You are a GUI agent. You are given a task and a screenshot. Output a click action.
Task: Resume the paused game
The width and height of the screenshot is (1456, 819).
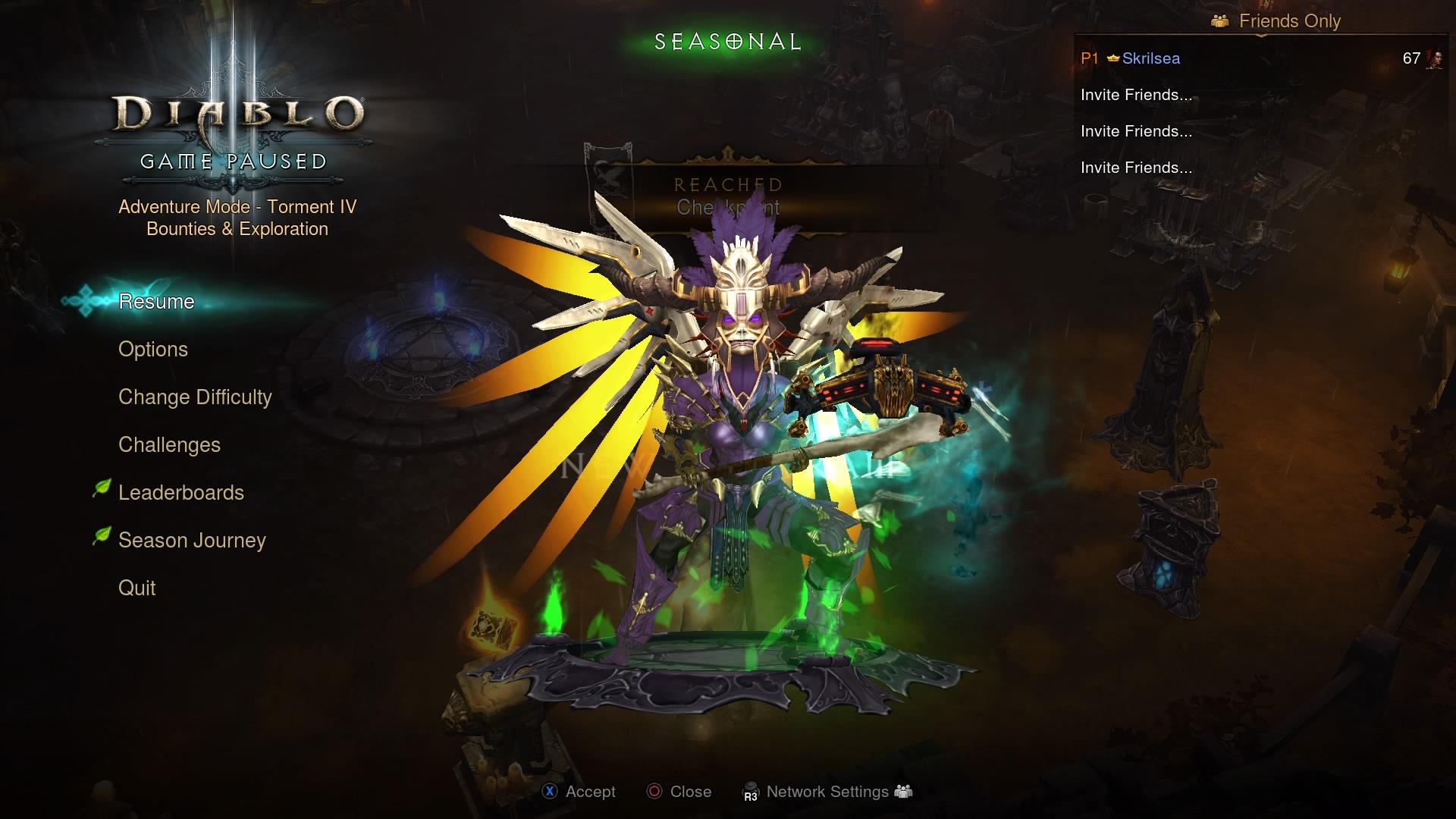click(x=156, y=302)
